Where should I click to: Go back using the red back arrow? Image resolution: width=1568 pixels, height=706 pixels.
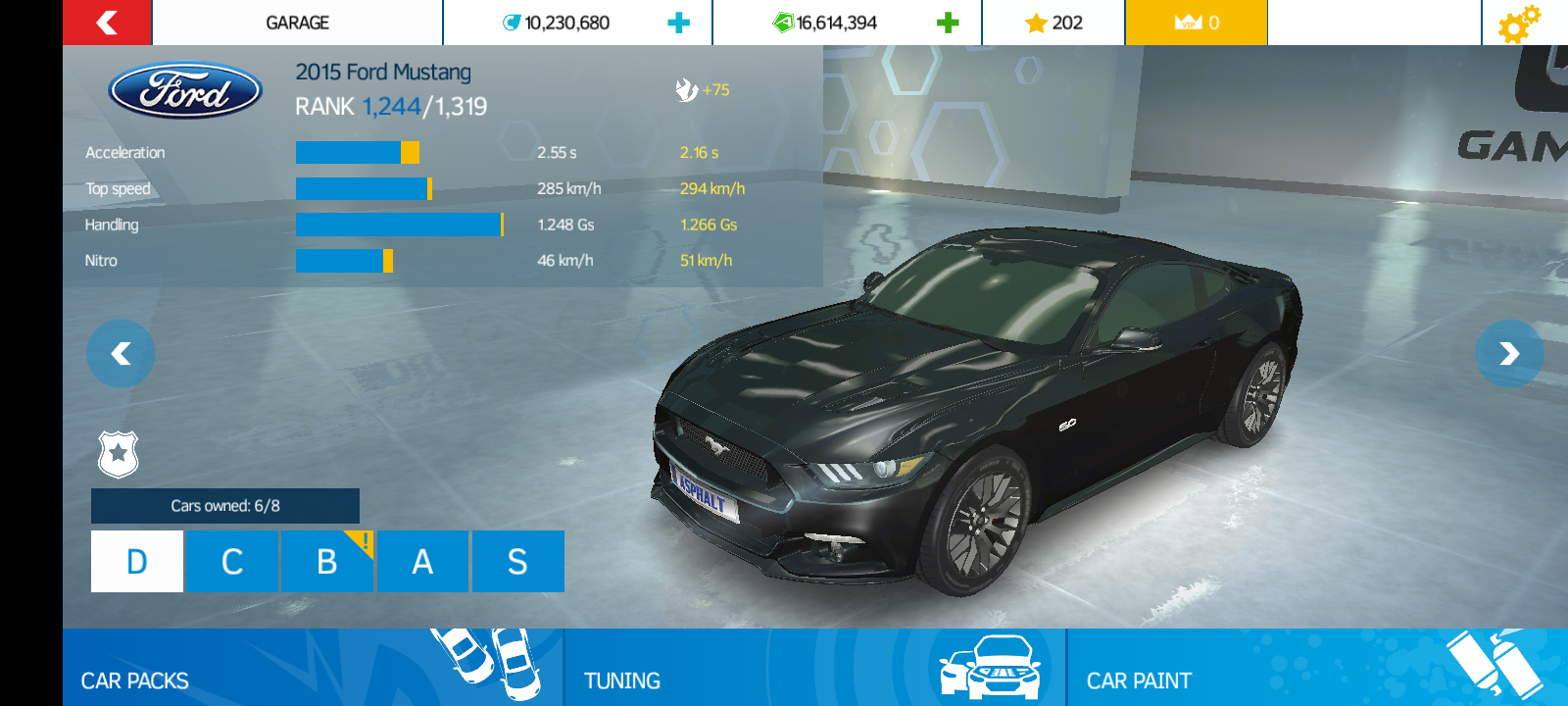tap(106, 22)
